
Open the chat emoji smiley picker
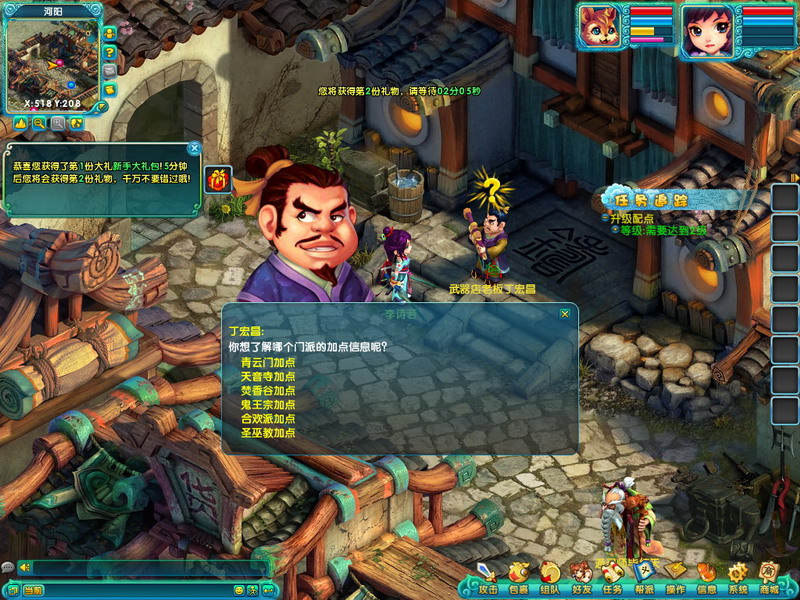pos(239,590)
